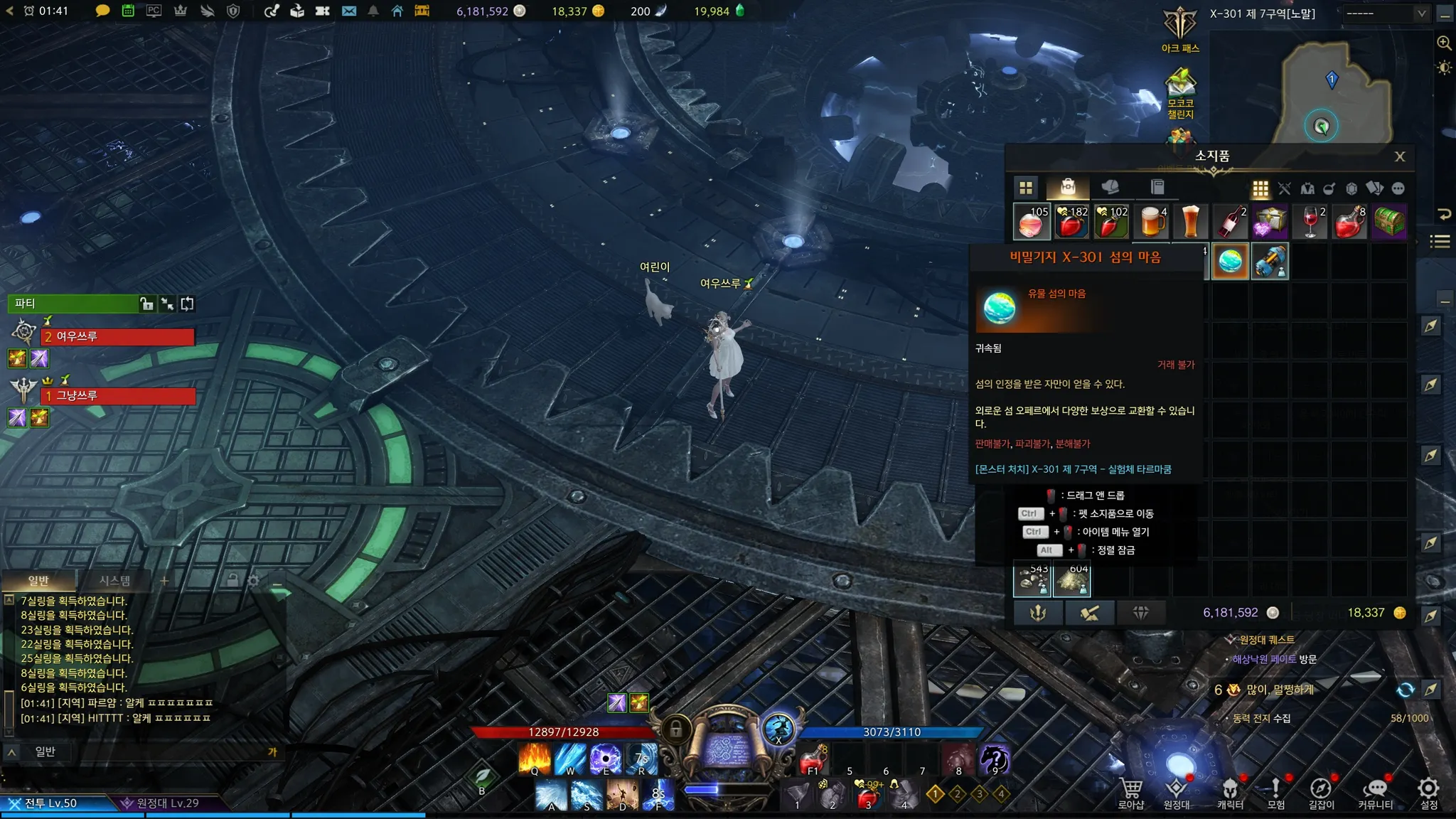This screenshot has width=1456, height=819.
Task: Open the 아크 패스 icon
Action: pos(1180,28)
